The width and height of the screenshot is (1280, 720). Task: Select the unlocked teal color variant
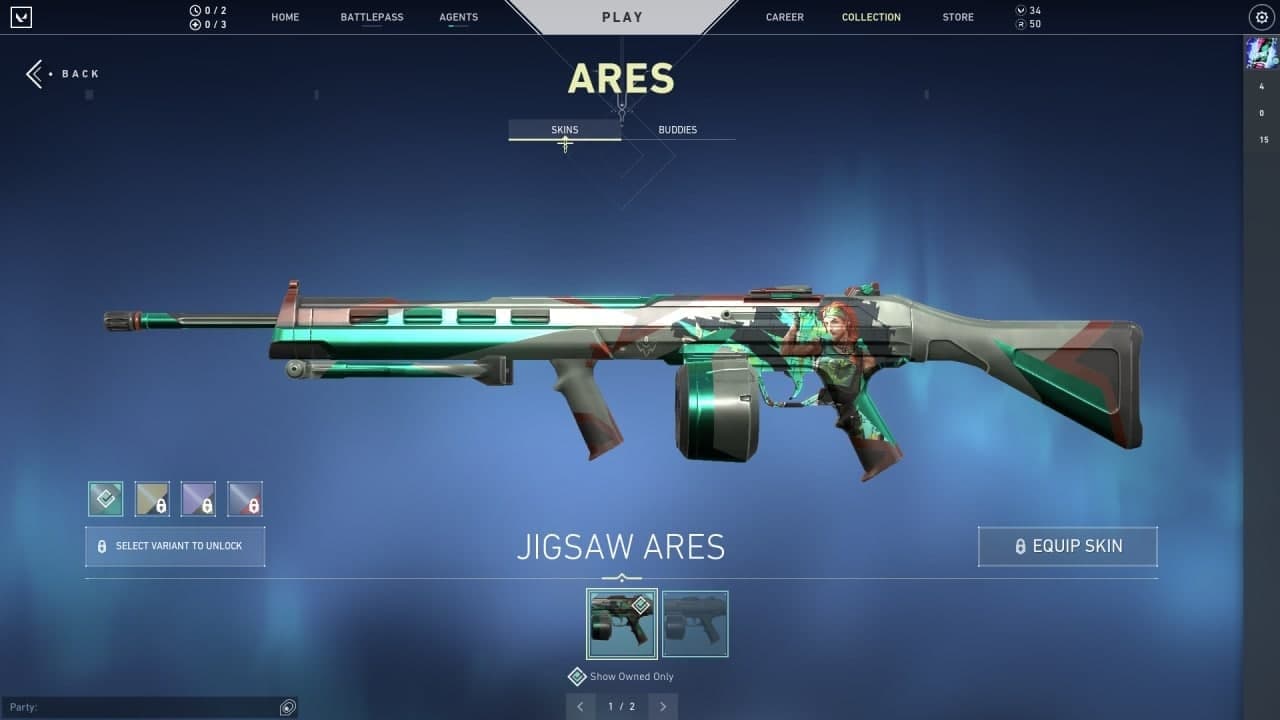(x=105, y=499)
